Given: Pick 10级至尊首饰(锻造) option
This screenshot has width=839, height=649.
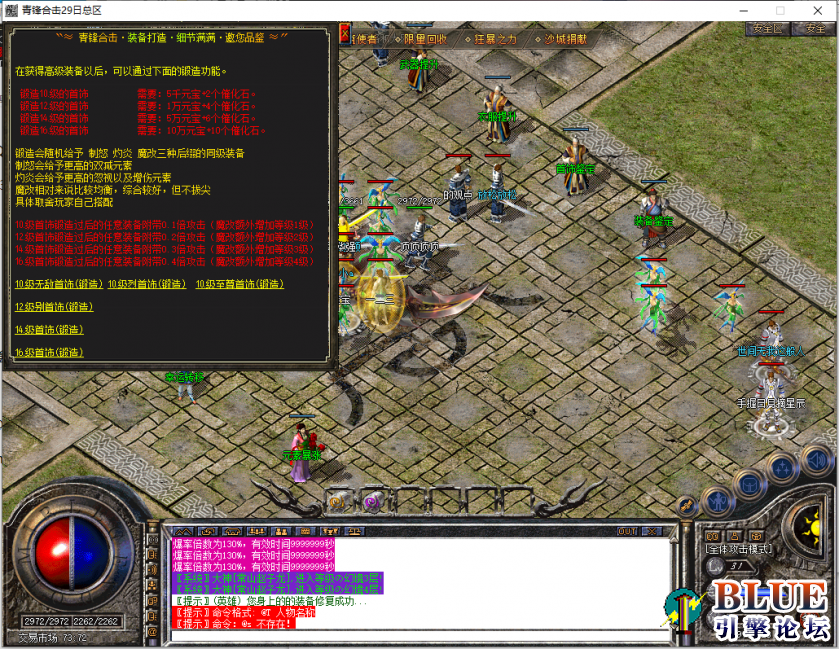Looking at the screenshot, I should point(235,284).
